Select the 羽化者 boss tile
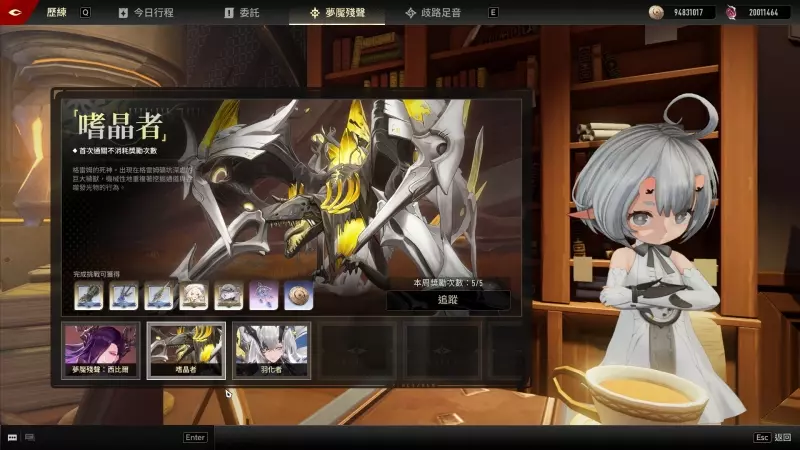Screen dimensions: 800x450 [272, 349]
